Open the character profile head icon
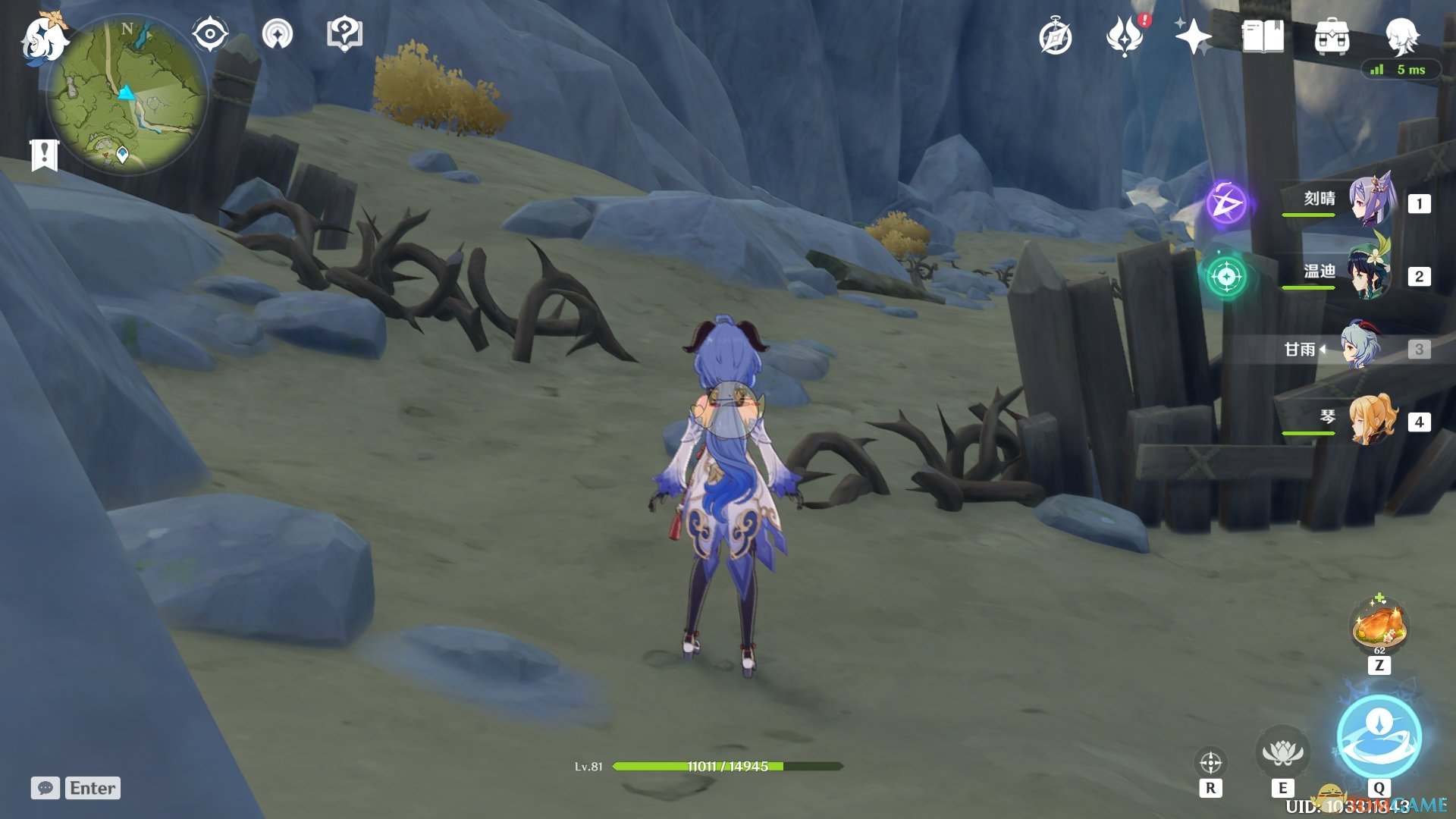1456x819 pixels. click(1401, 35)
